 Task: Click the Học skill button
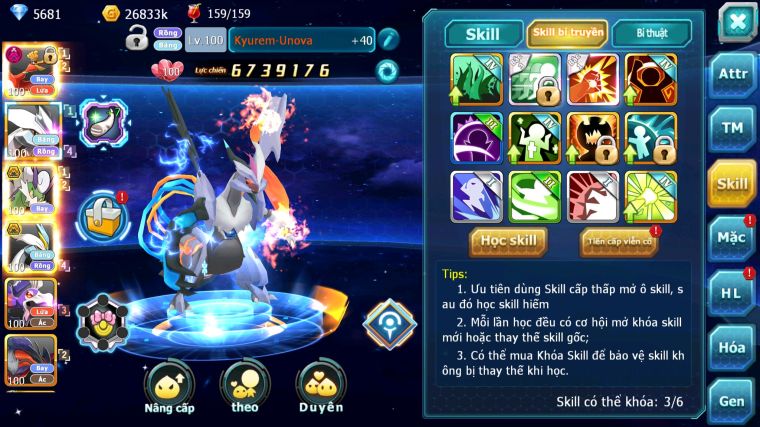pyautogui.click(x=507, y=241)
